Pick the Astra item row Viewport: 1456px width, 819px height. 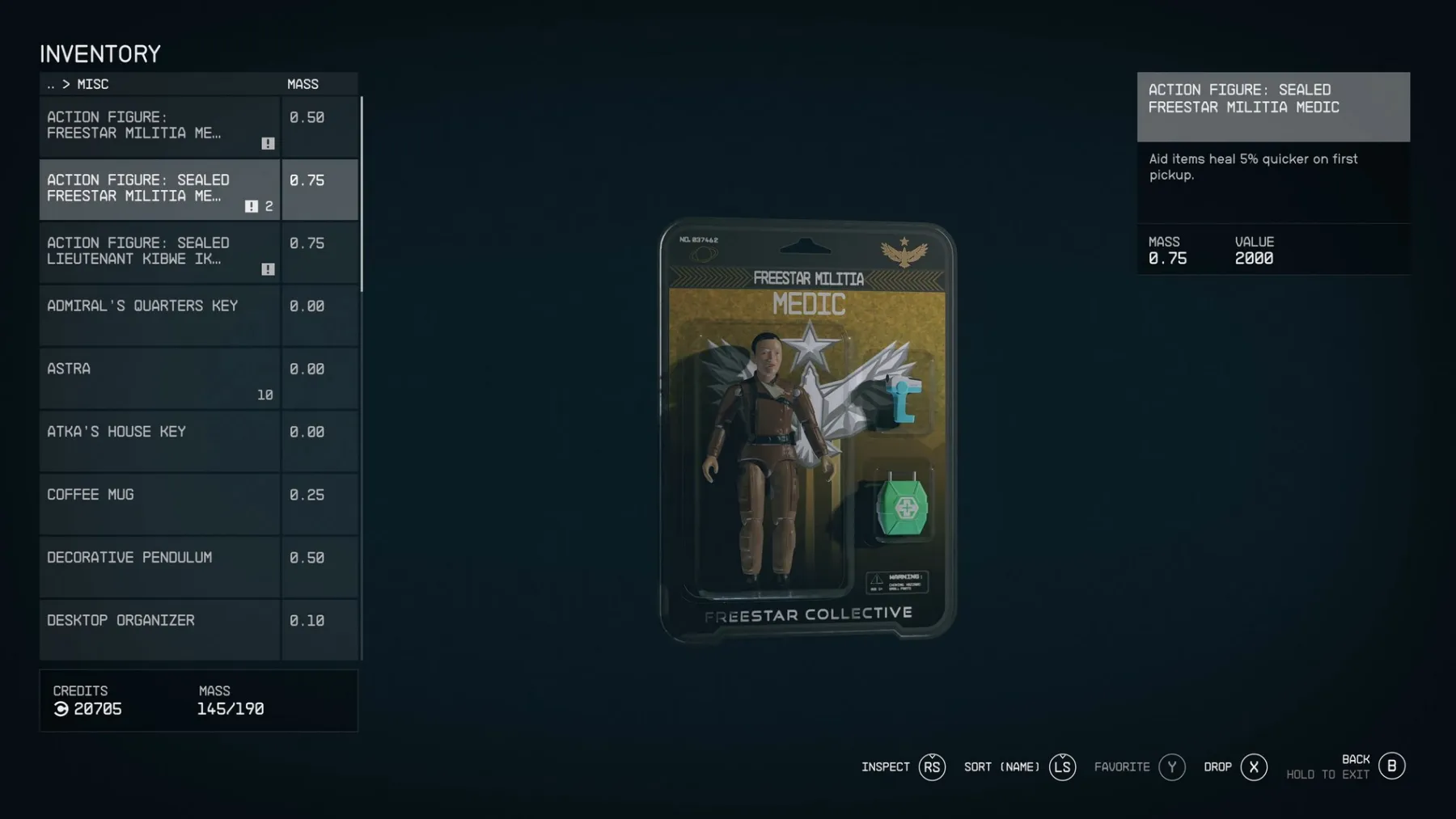(159, 378)
